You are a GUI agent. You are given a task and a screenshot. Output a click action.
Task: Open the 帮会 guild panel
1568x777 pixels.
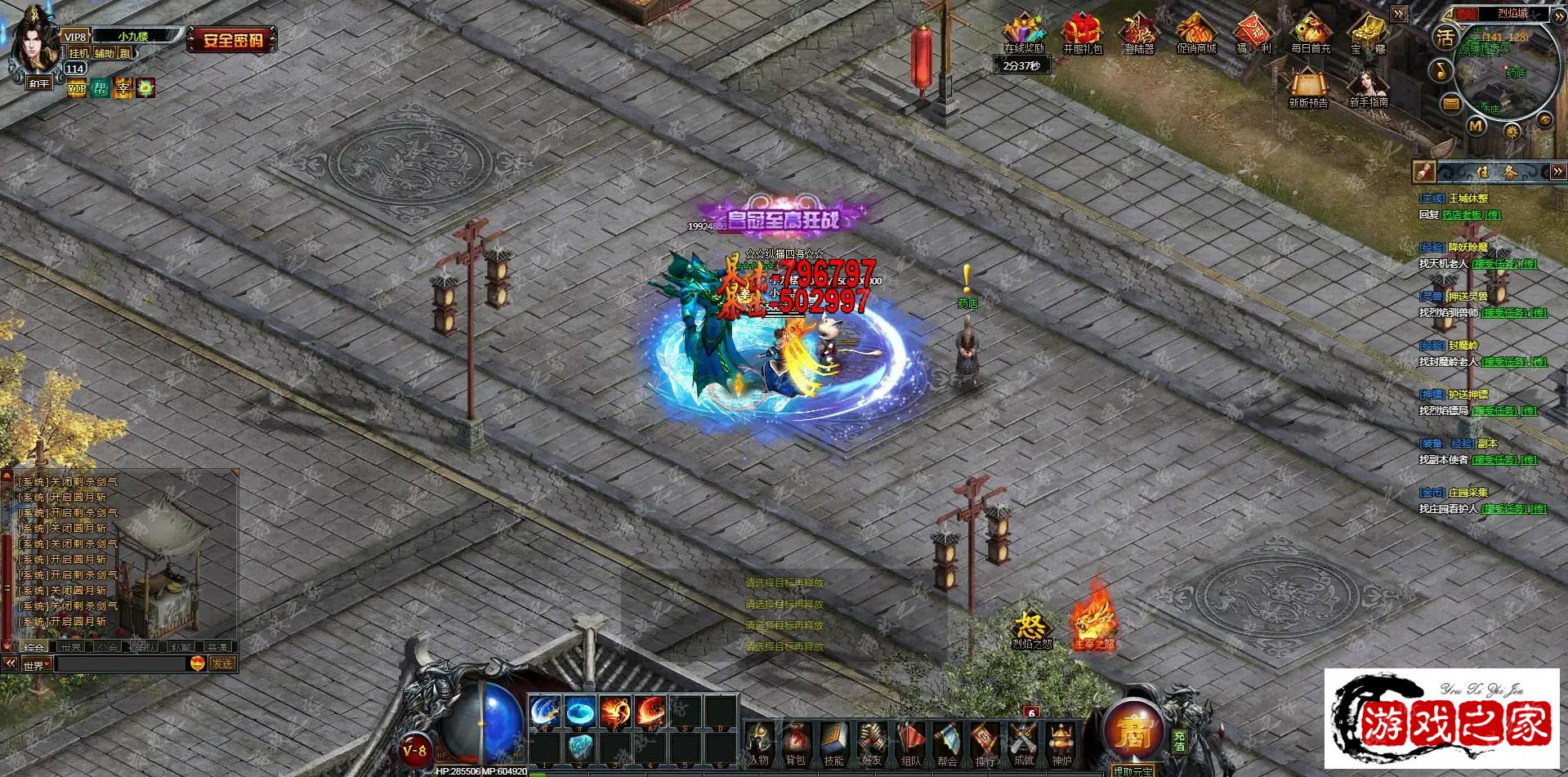947,744
